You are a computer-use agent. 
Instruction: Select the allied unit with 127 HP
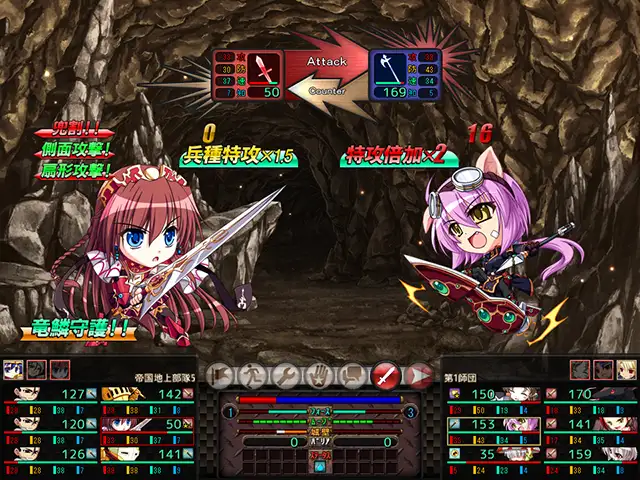[x=50, y=394]
